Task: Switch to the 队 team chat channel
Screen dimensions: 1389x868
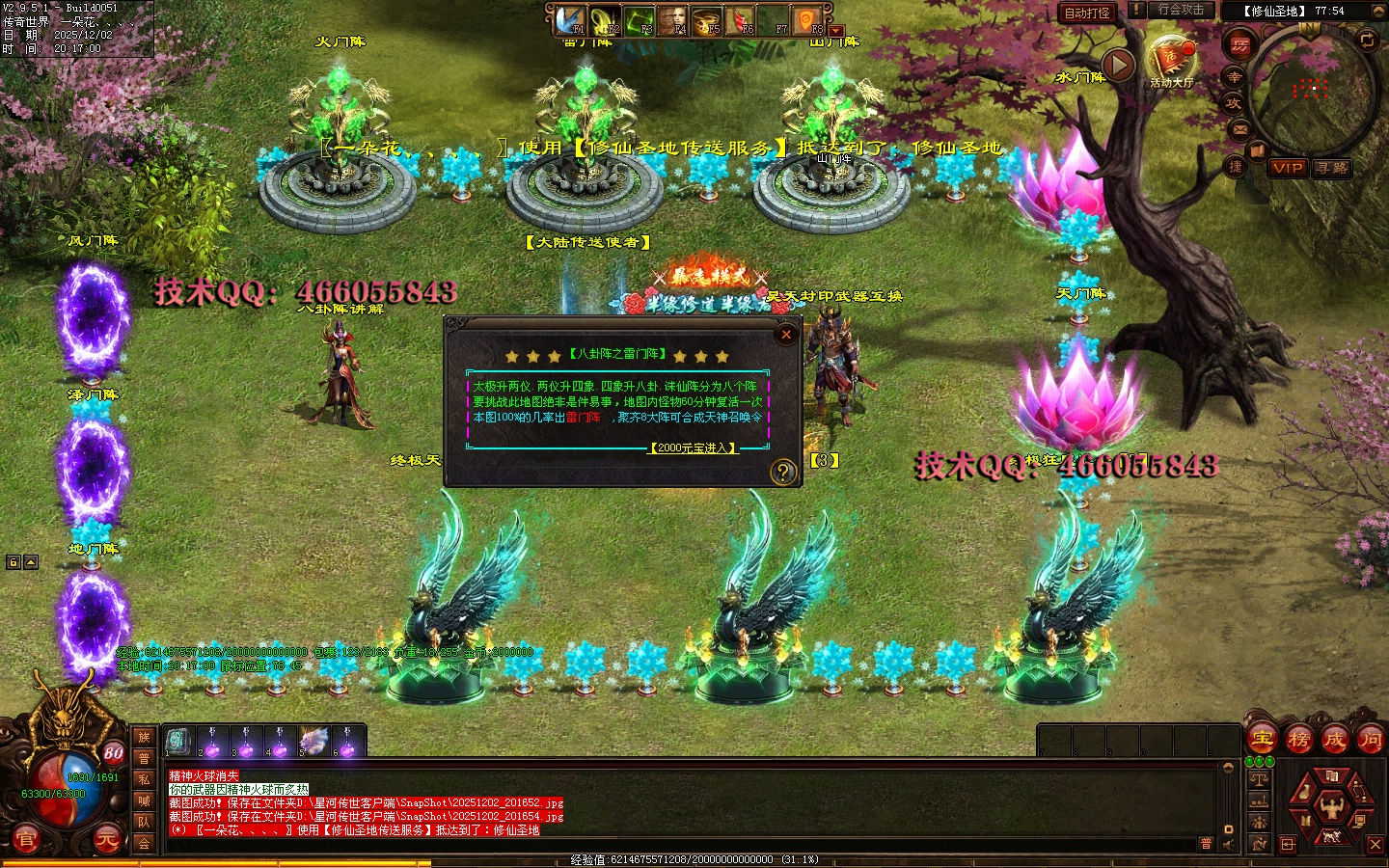Action: pyautogui.click(x=144, y=822)
